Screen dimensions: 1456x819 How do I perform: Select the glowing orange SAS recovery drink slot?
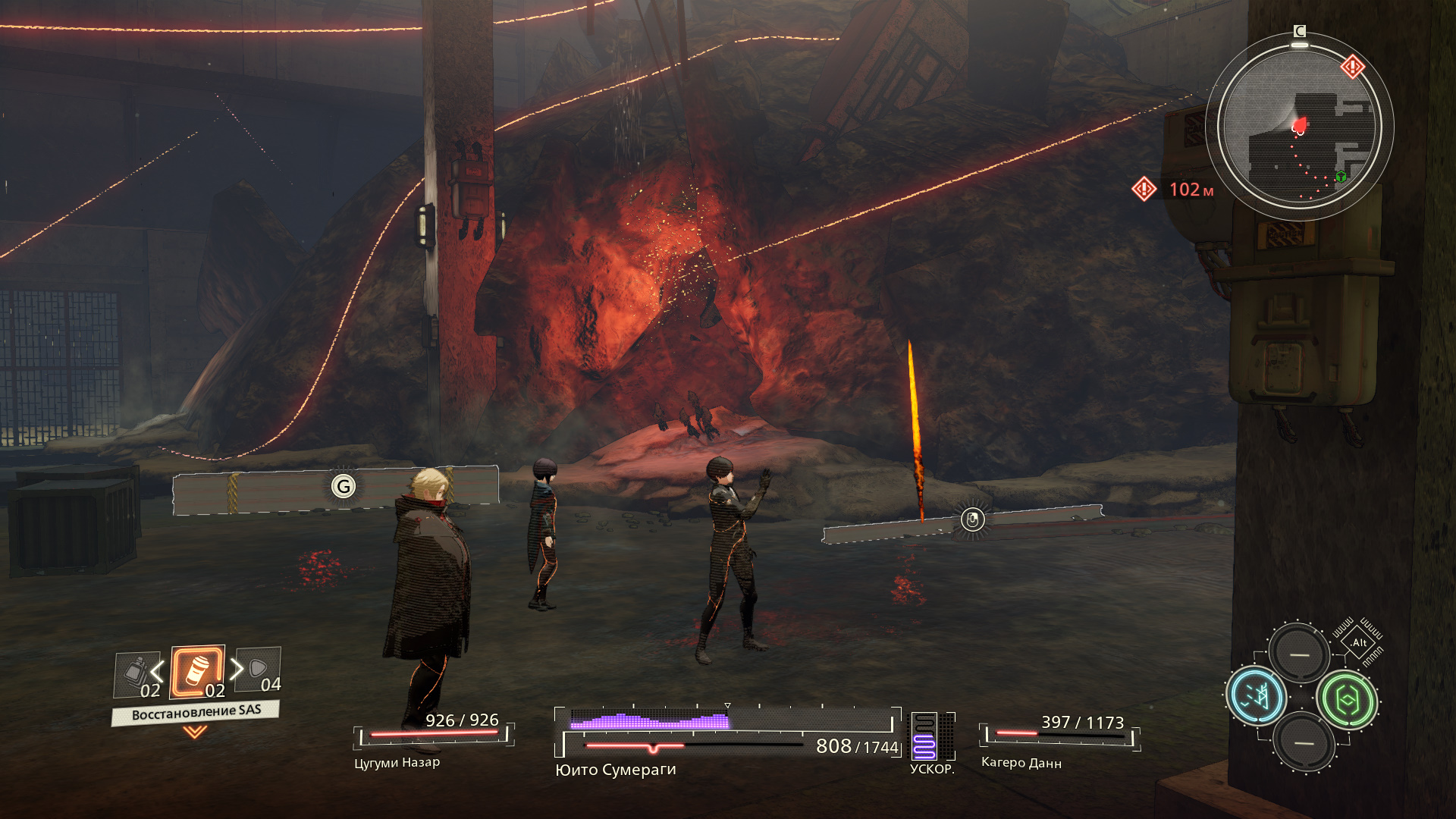(x=197, y=672)
